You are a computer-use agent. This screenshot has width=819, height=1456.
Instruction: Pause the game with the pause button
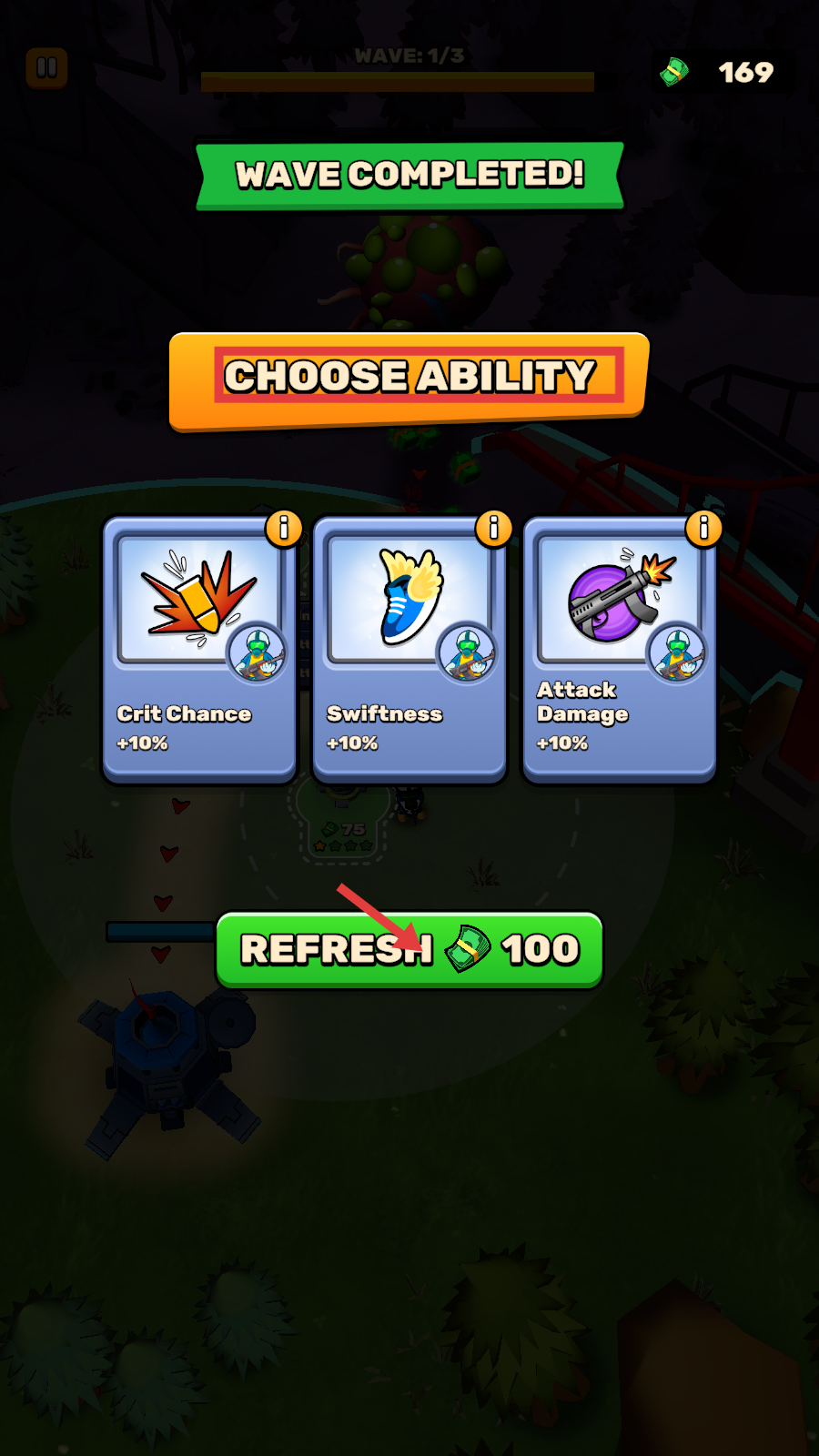(x=46, y=68)
